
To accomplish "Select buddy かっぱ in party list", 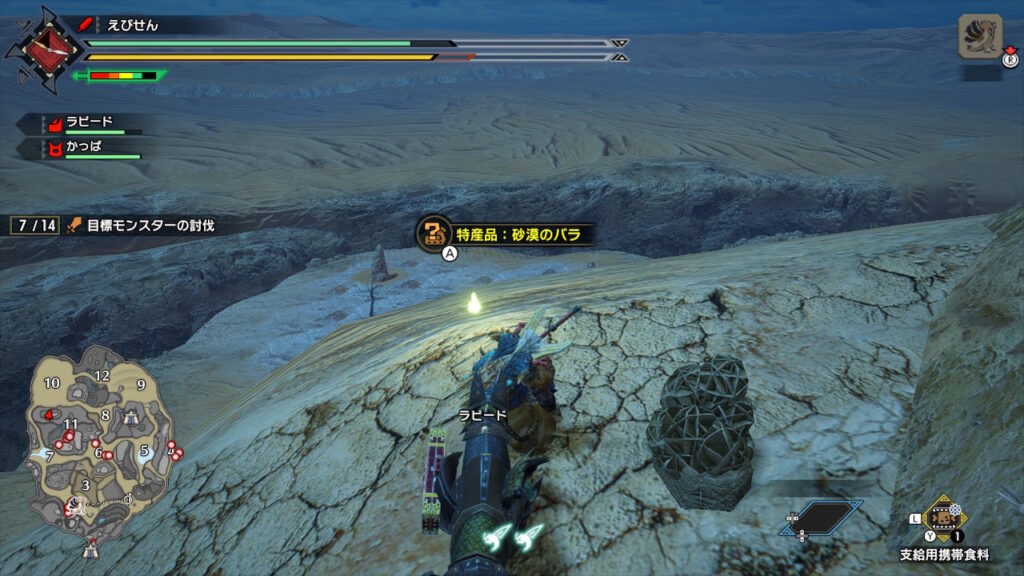I will pos(86,148).
